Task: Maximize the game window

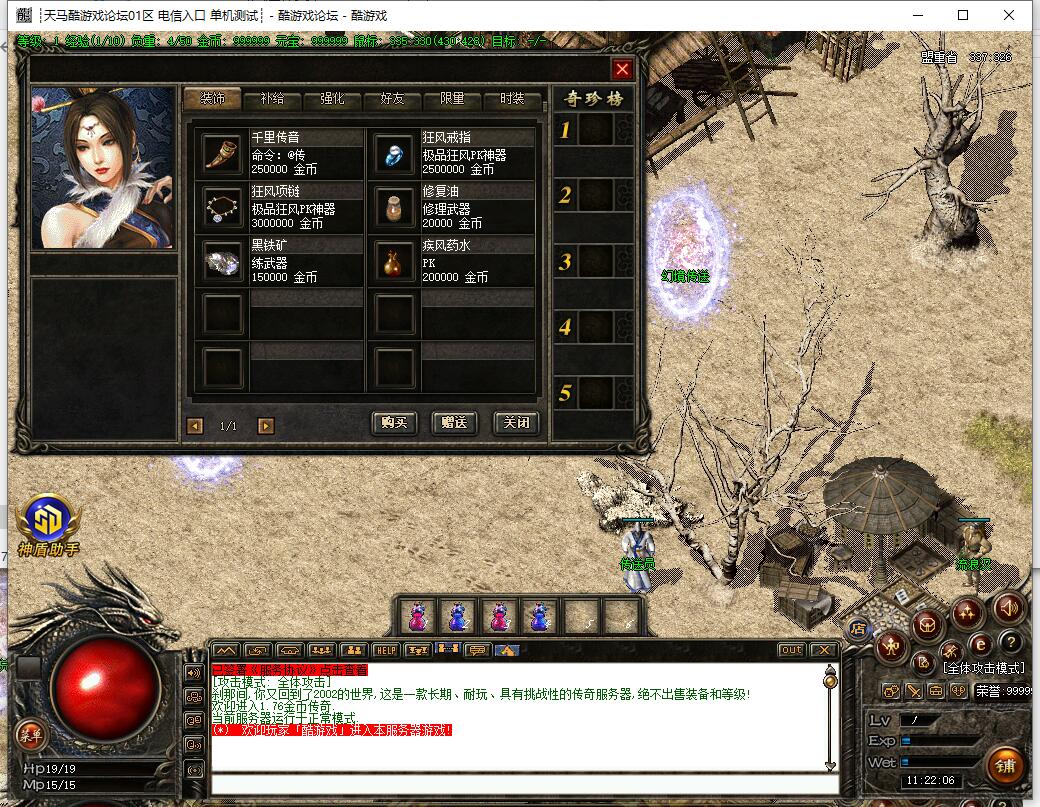Action: click(x=963, y=15)
